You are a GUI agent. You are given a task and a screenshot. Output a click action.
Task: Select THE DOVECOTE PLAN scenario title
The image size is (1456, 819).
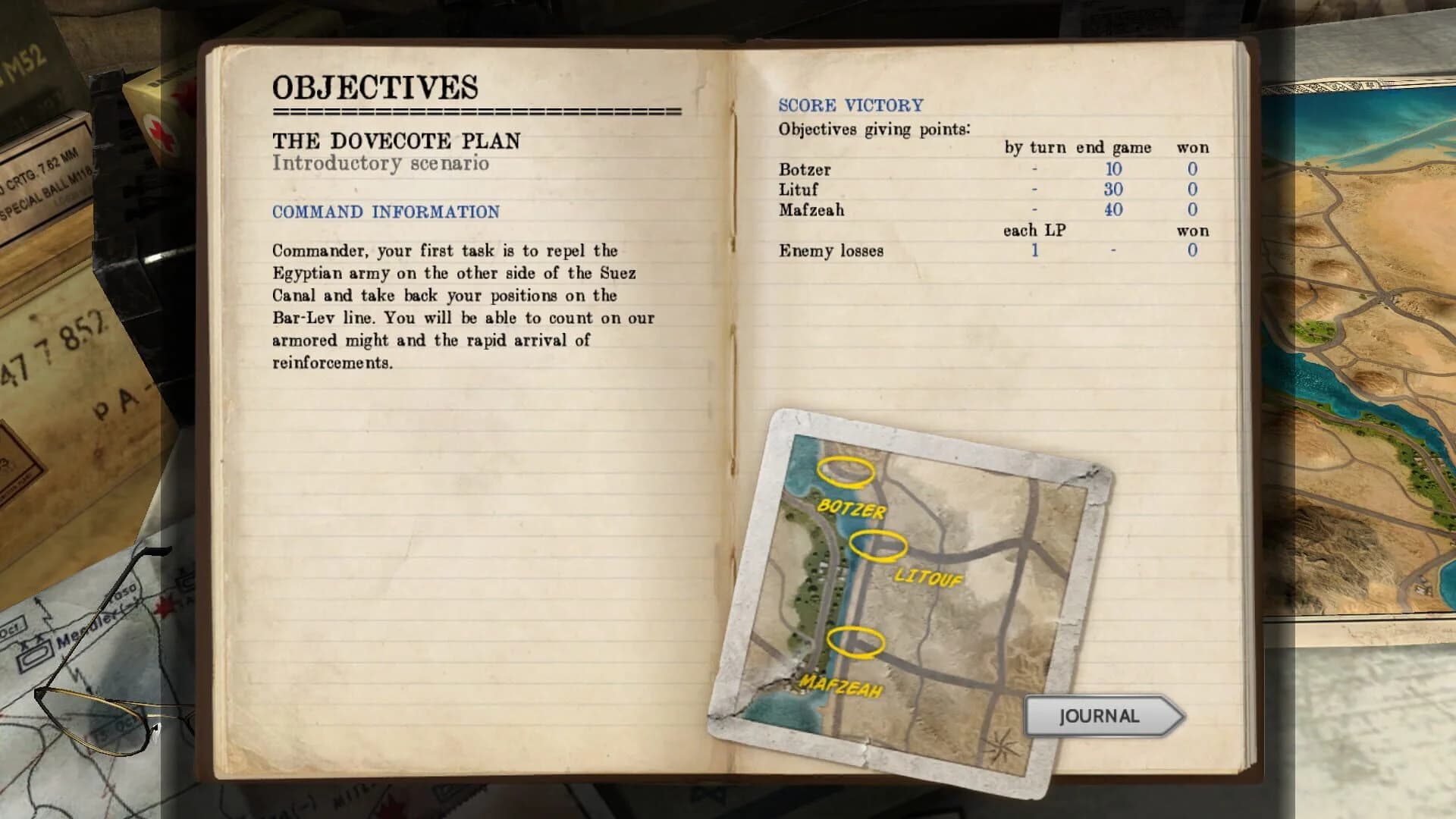[398, 141]
